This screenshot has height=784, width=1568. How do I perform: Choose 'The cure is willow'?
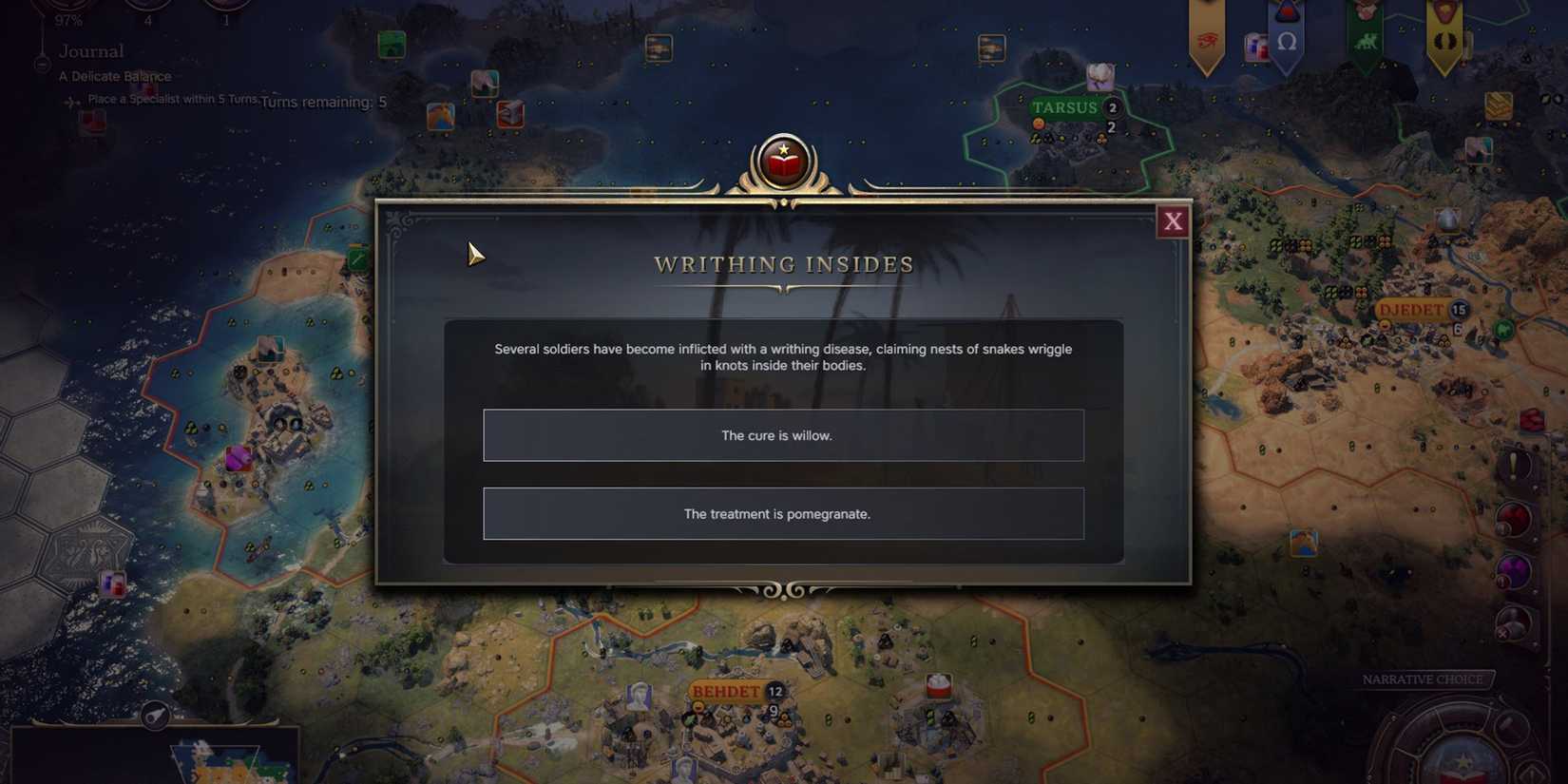pyautogui.click(x=783, y=435)
